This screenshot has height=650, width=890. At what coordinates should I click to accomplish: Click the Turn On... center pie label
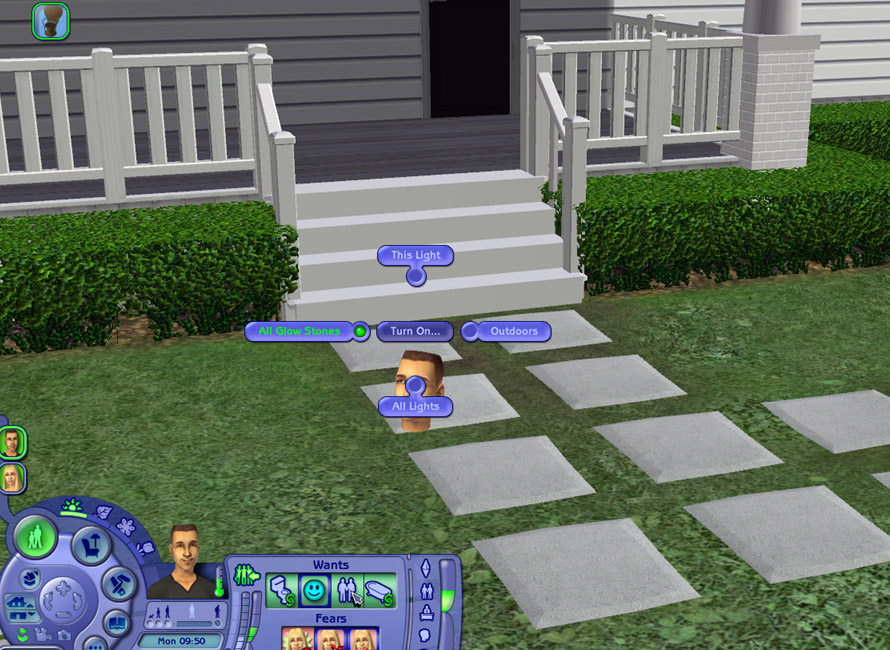(415, 331)
